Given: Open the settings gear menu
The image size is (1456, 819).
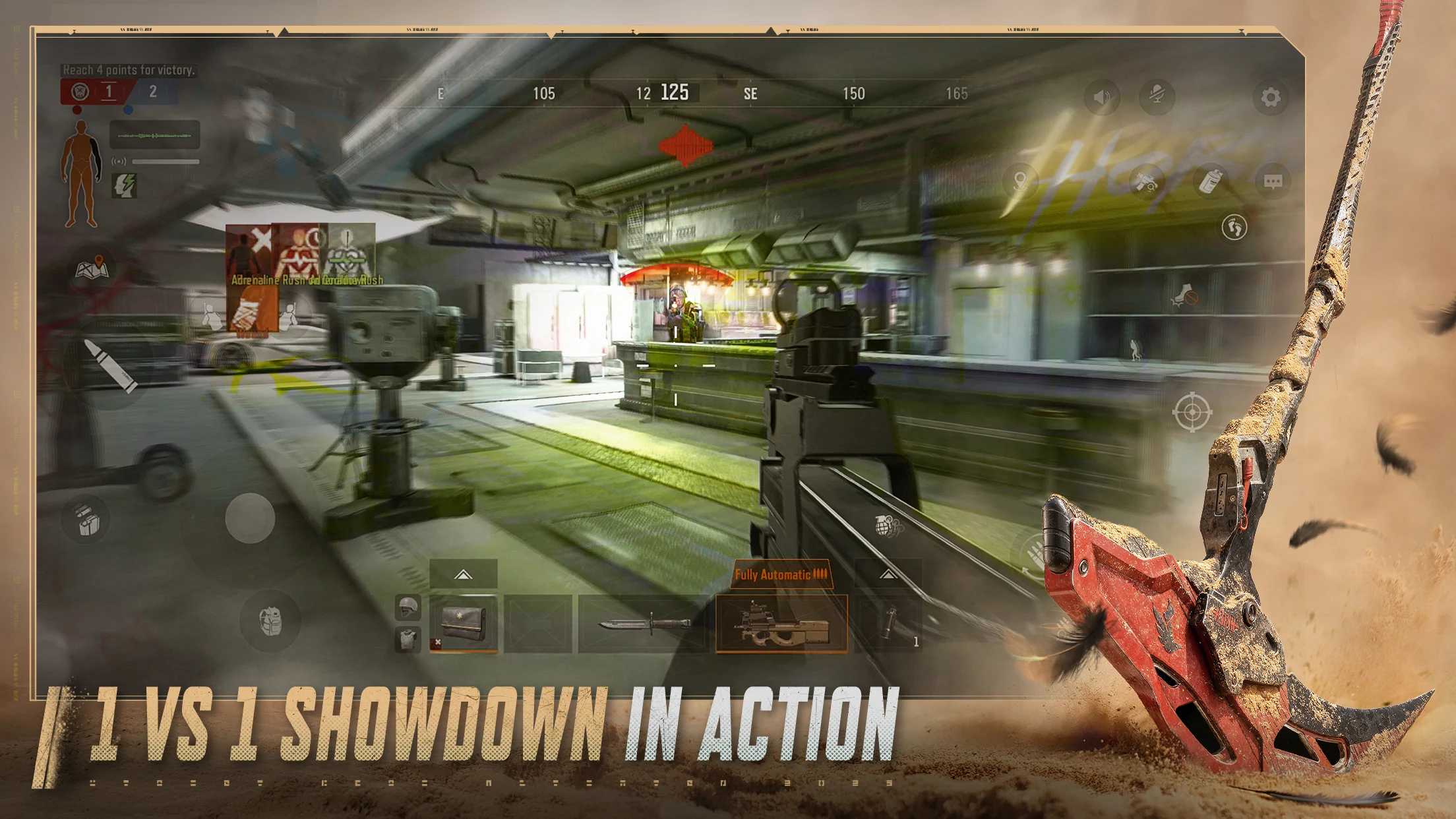Looking at the screenshot, I should [x=1271, y=98].
